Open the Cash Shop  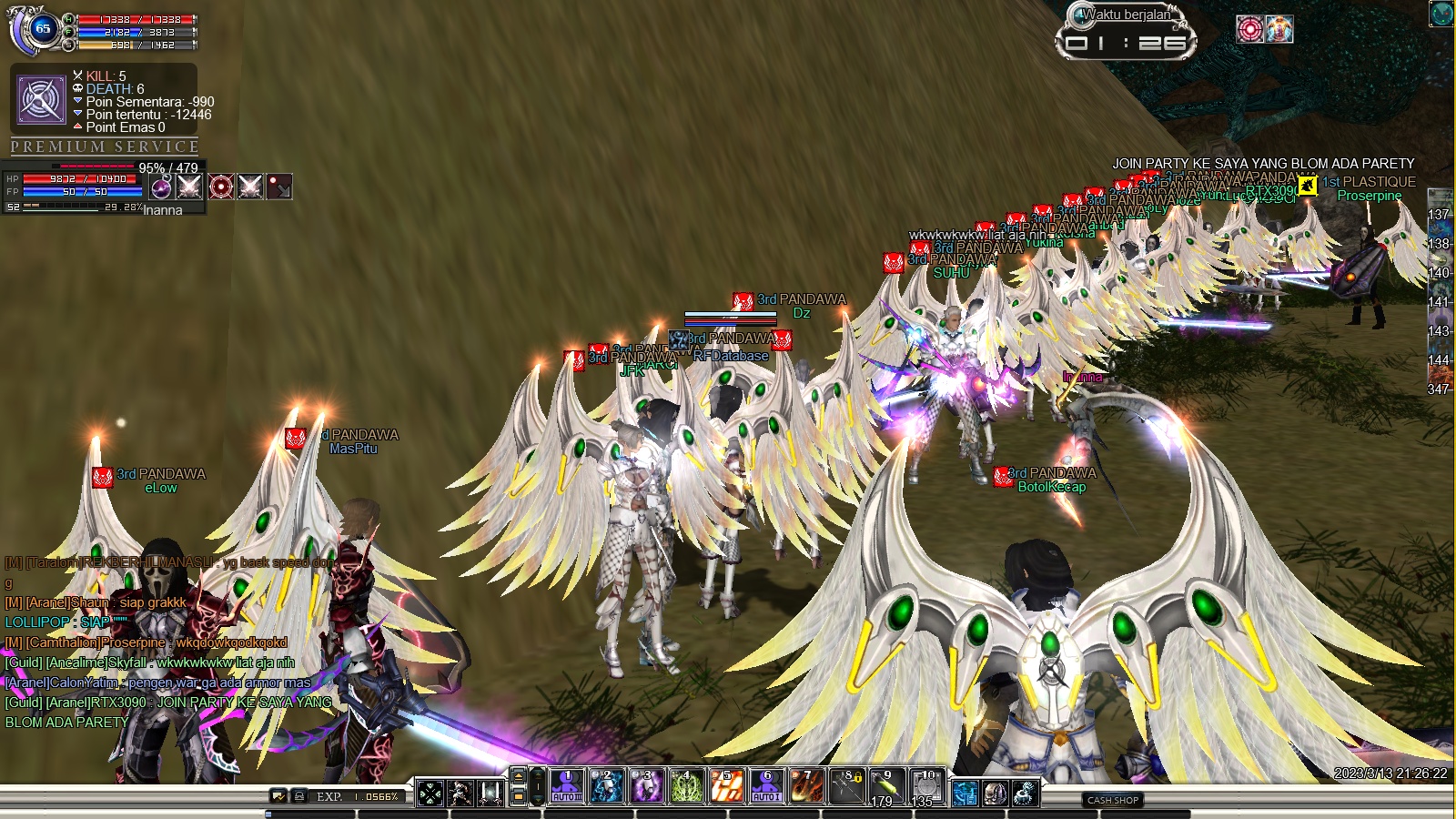click(x=1113, y=800)
